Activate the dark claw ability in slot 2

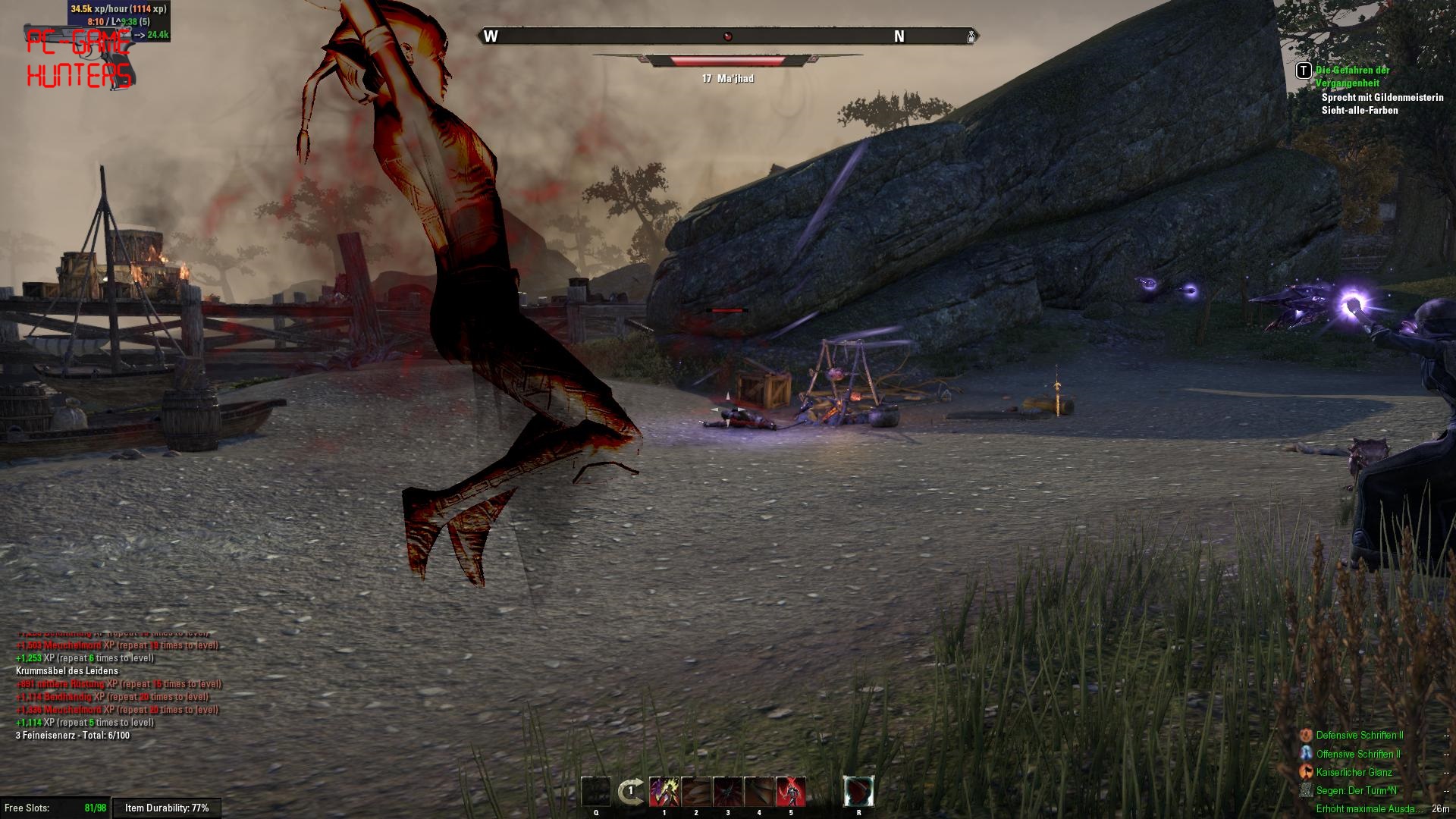click(x=696, y=792)
